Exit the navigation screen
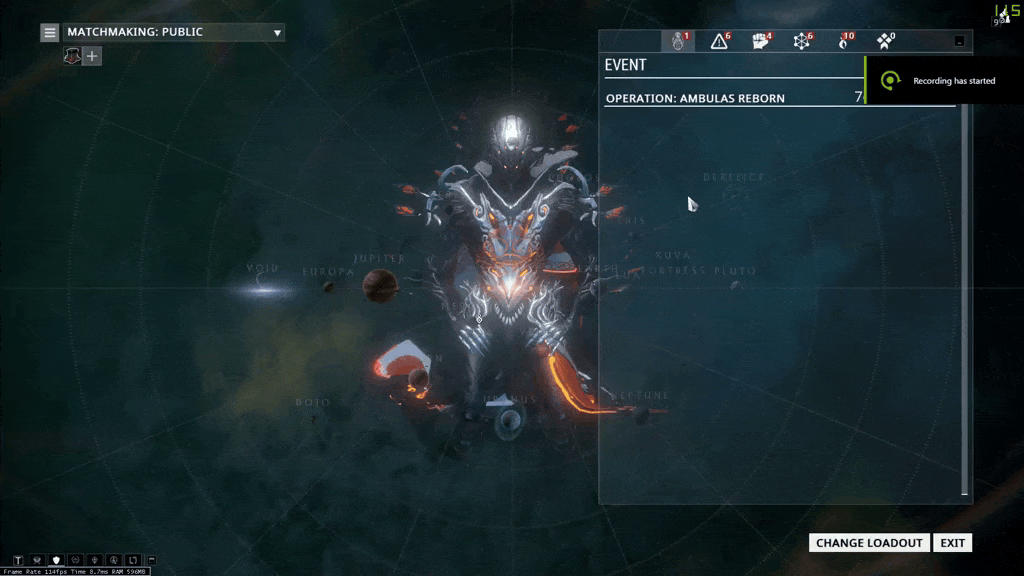 coord(952,543)
